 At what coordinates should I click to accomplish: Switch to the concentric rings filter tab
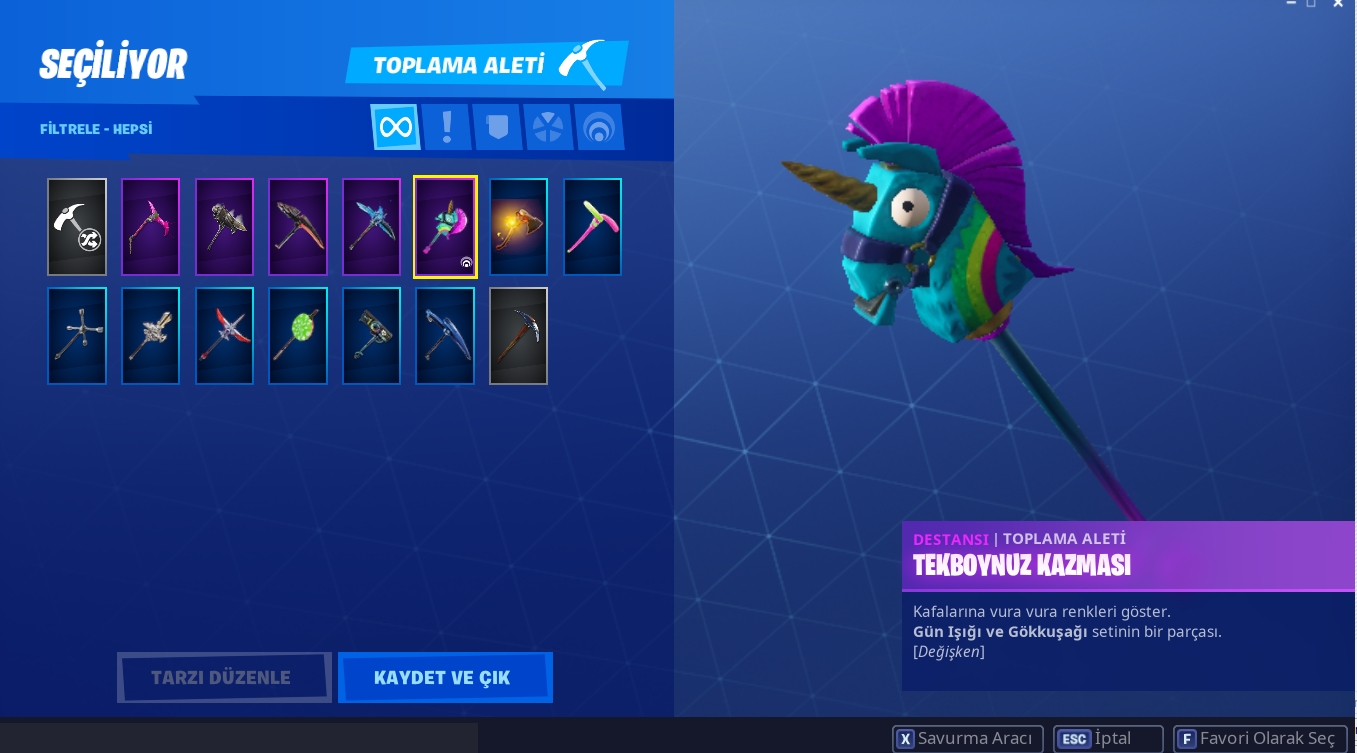599,127
